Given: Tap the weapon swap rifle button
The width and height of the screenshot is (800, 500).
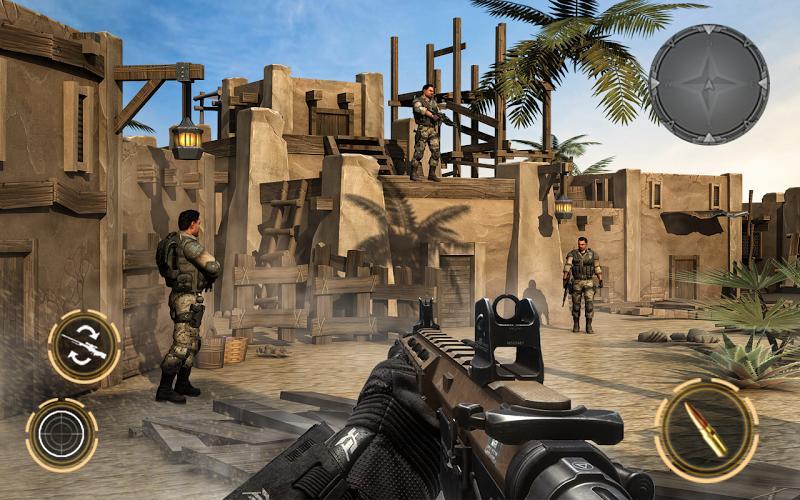Looking at the screenshot, I should [84, 346].
